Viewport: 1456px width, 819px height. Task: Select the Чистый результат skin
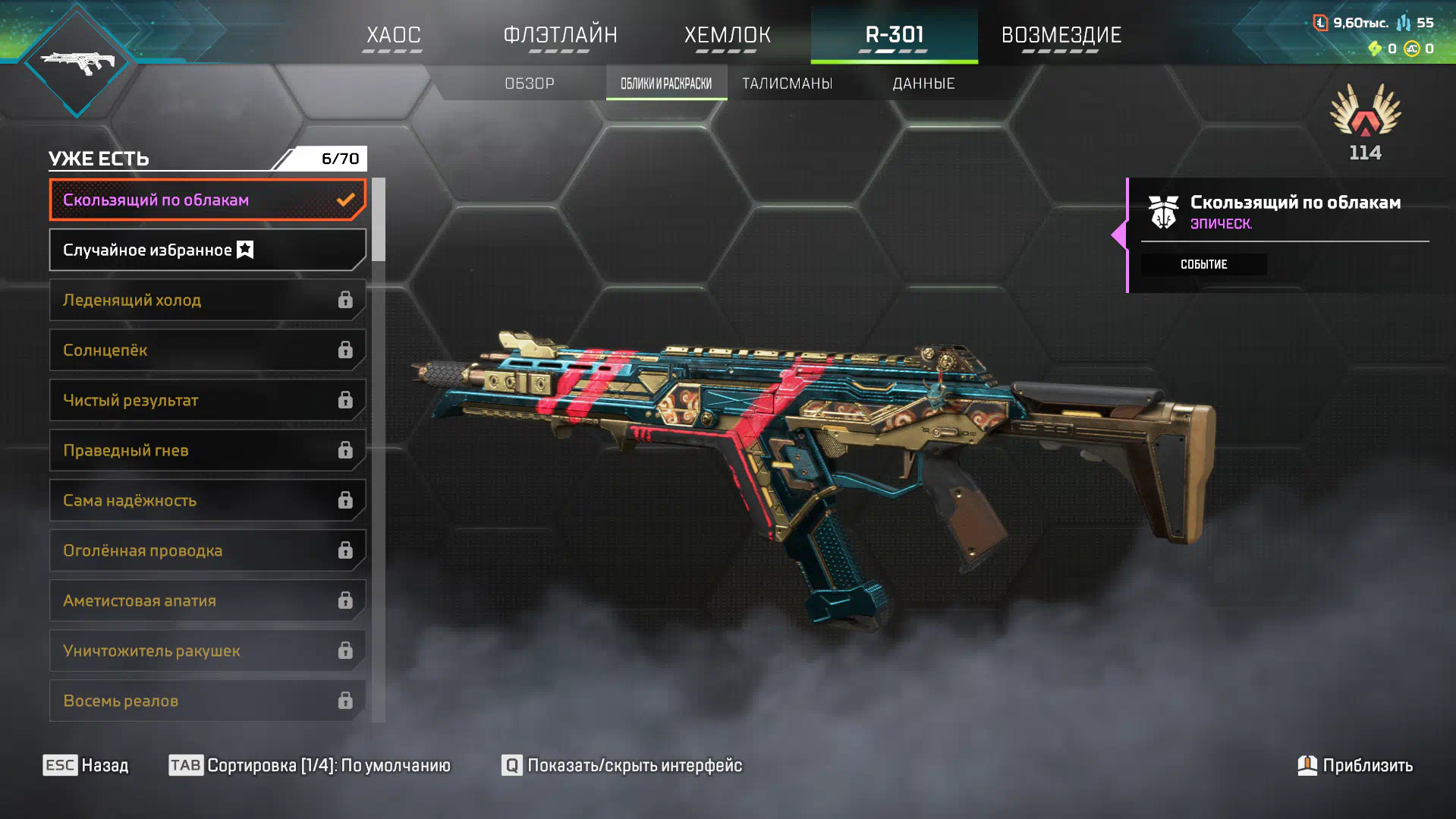[x=207, y=400]
